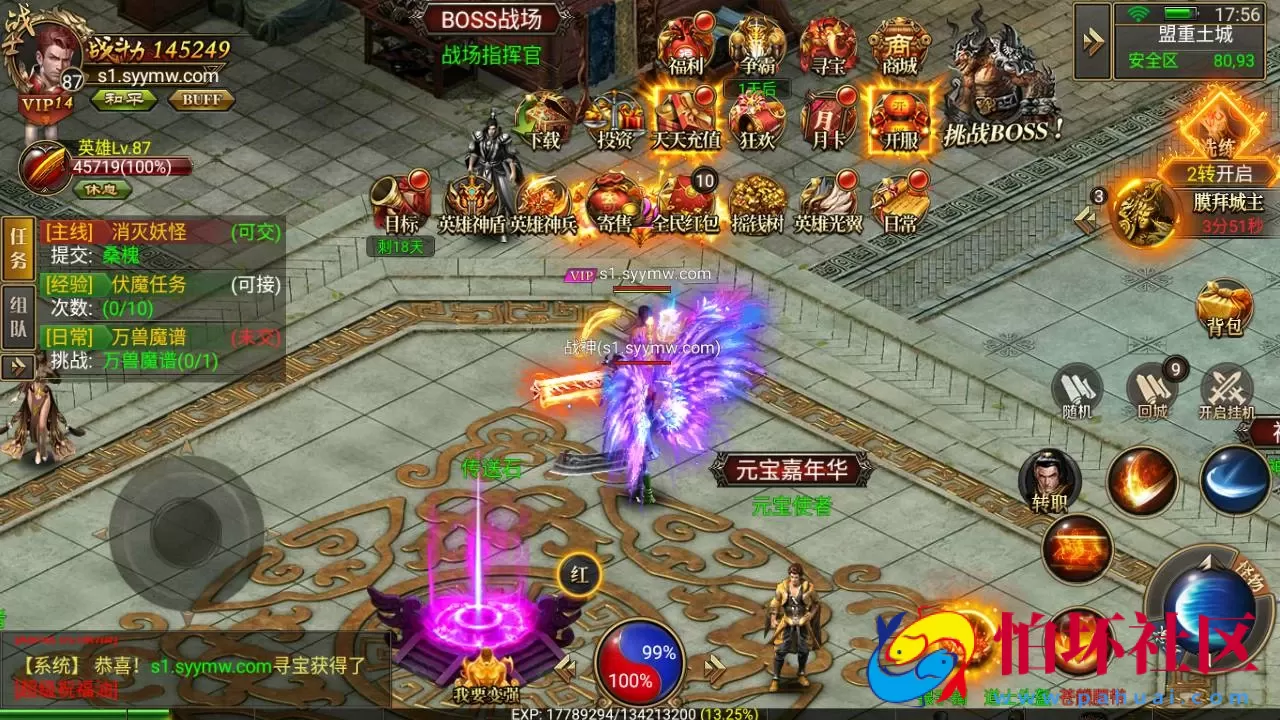Switch to the 组队 team tab
The height and width of the screenshot is (720, 1280).
17,310
